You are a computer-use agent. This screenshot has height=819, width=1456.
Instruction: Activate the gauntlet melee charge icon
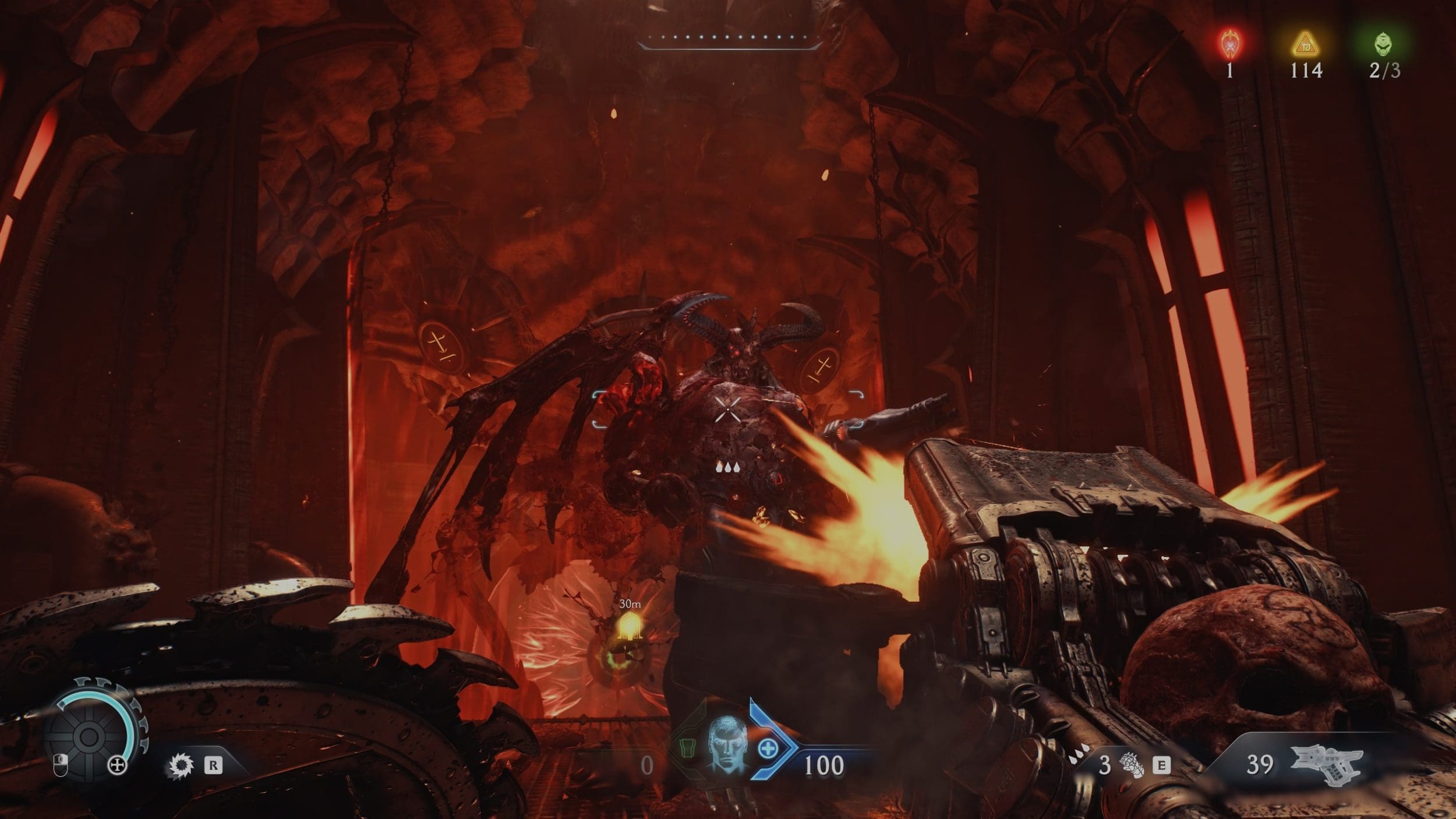(x=1131, y=764)
